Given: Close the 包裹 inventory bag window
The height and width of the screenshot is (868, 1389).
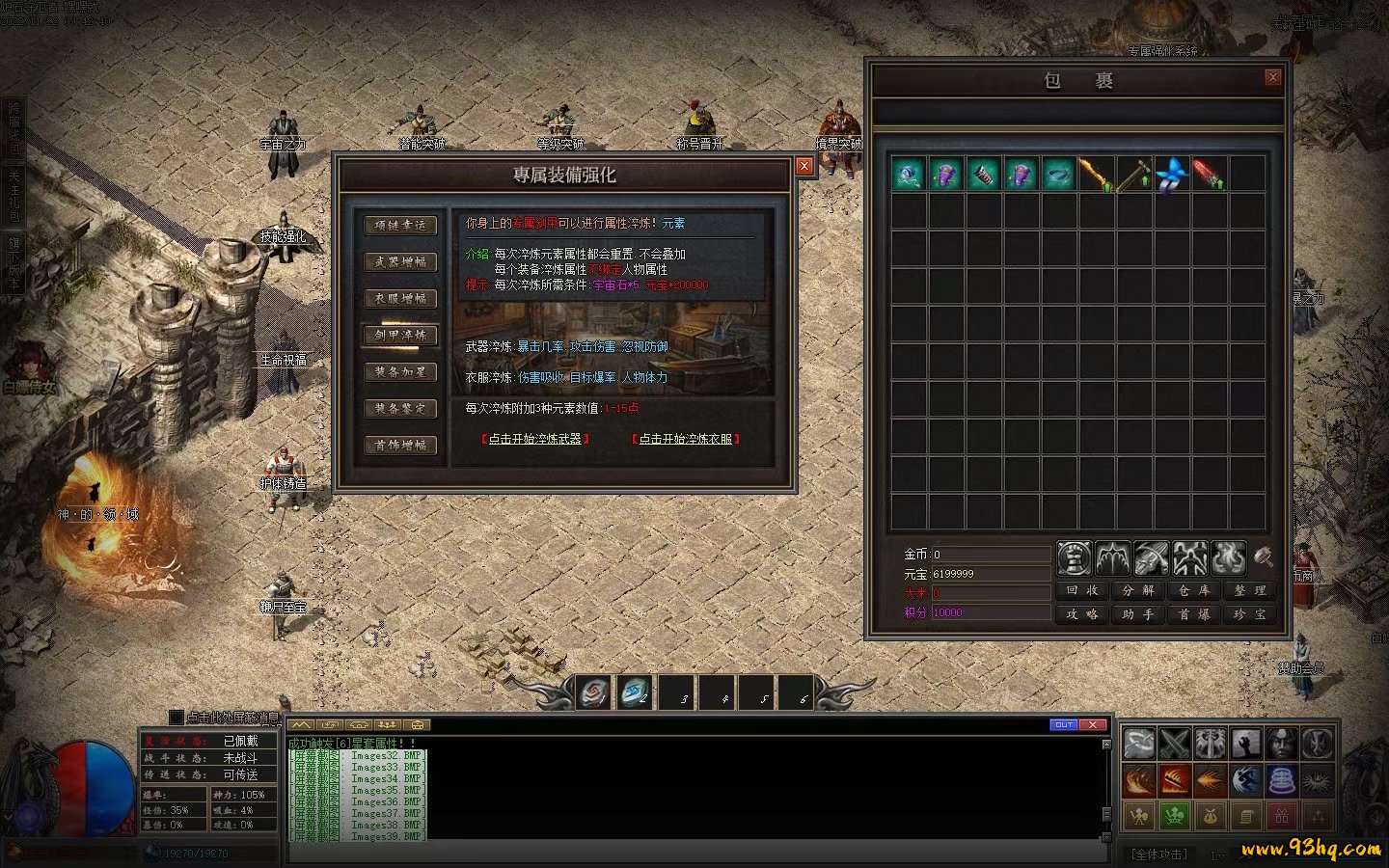Looking at the screenshot, I should point(1273,77).
